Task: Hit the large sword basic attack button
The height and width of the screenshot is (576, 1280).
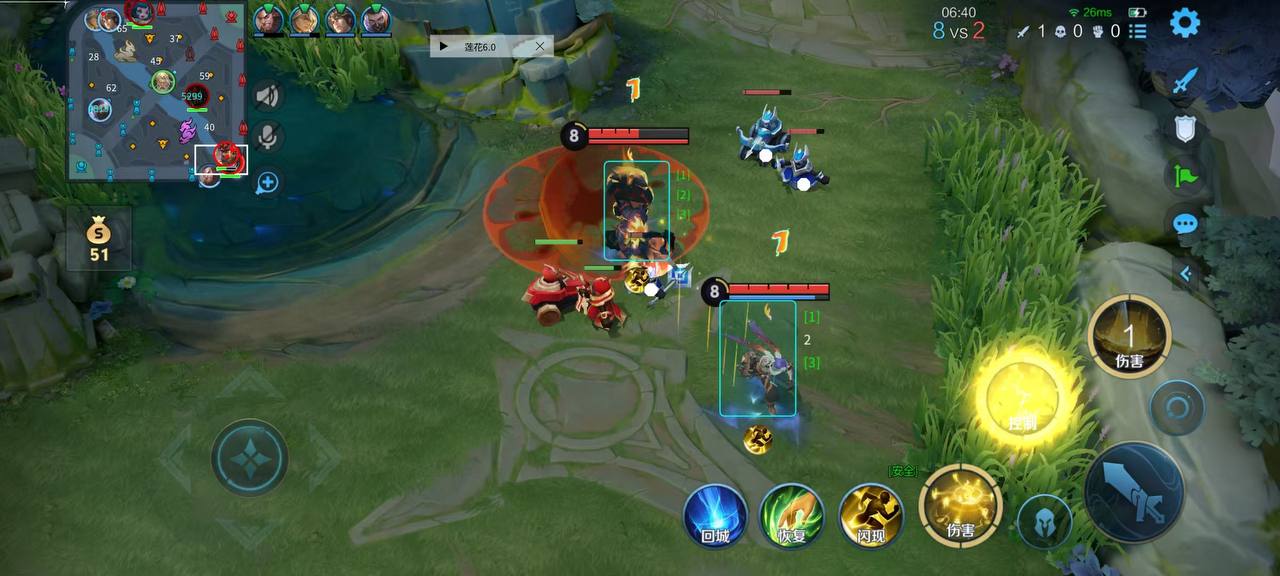Action: (1134, 493)
